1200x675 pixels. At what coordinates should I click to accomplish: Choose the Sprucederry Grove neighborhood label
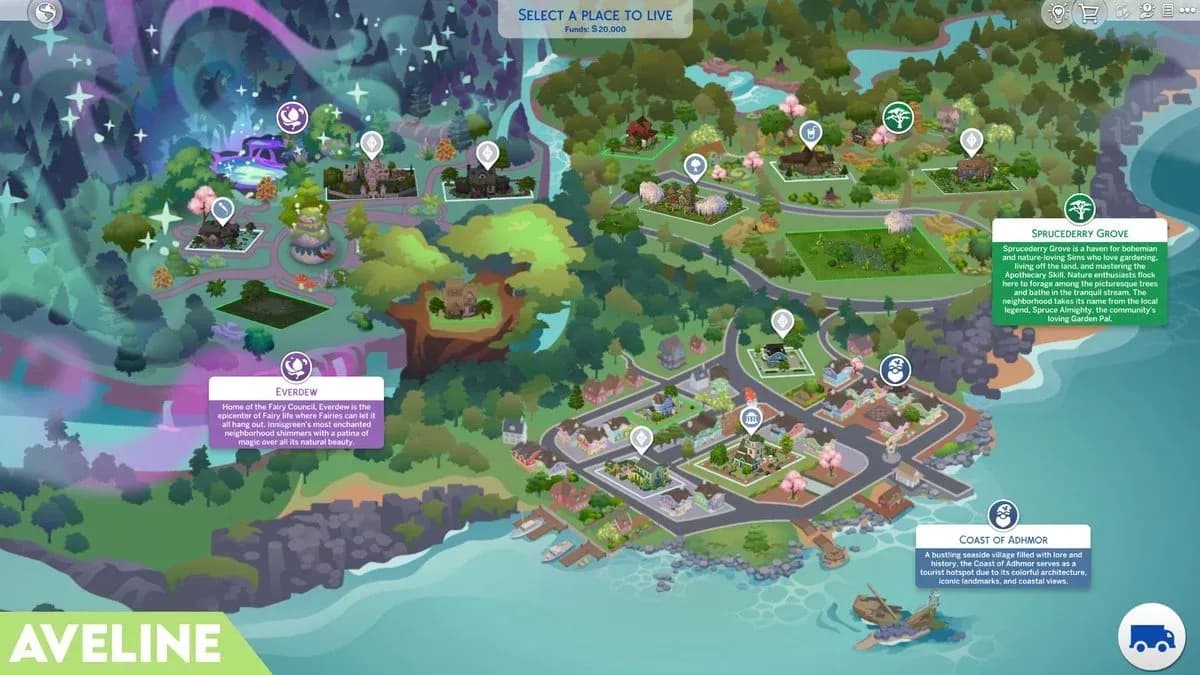coord(1077,233)
